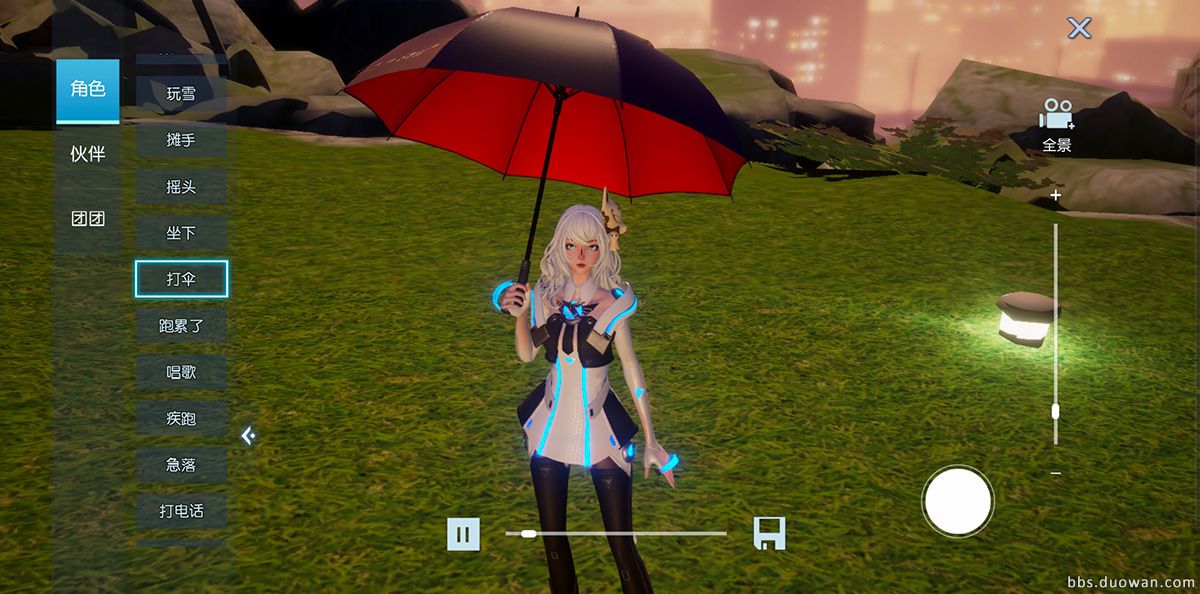Image resolution: width=1200 pixels, height=594 pixels.
Task: Select the 团团 tab
Action: [87, 219]
